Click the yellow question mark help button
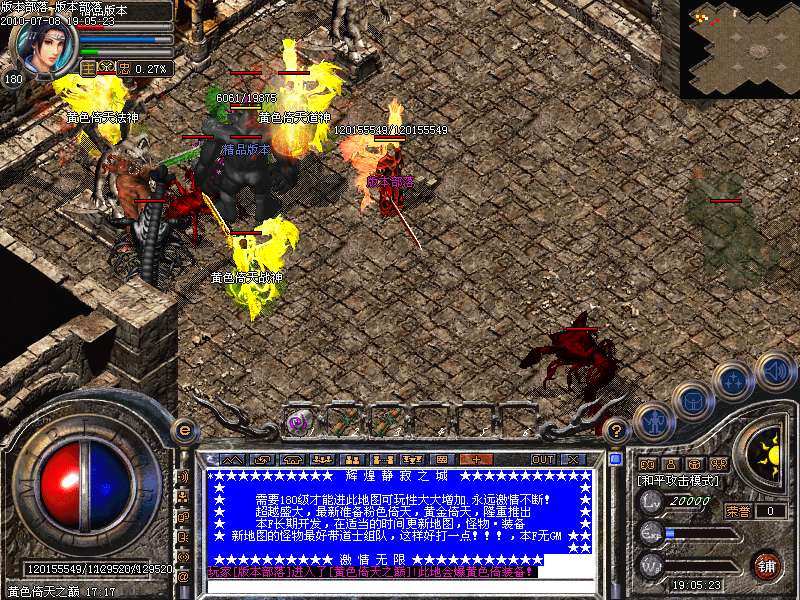The height and width of the screenshot is (600, 800). [618, 430]
